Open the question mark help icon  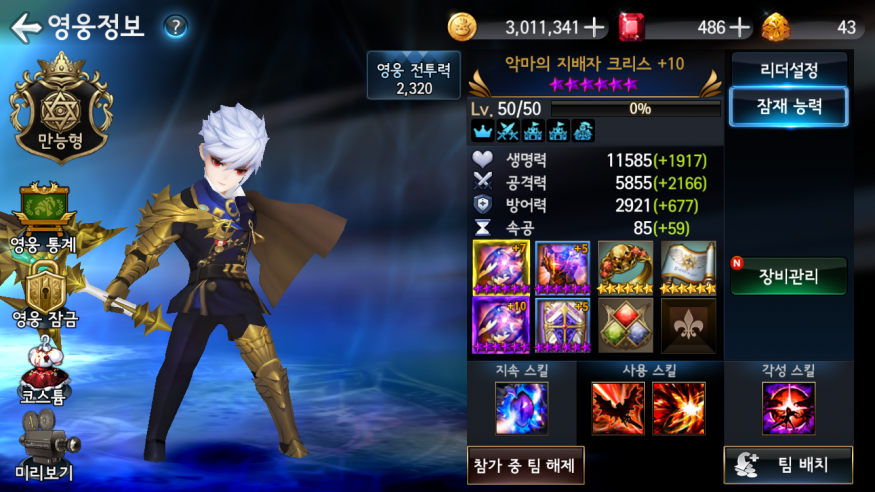pos(176,27)
